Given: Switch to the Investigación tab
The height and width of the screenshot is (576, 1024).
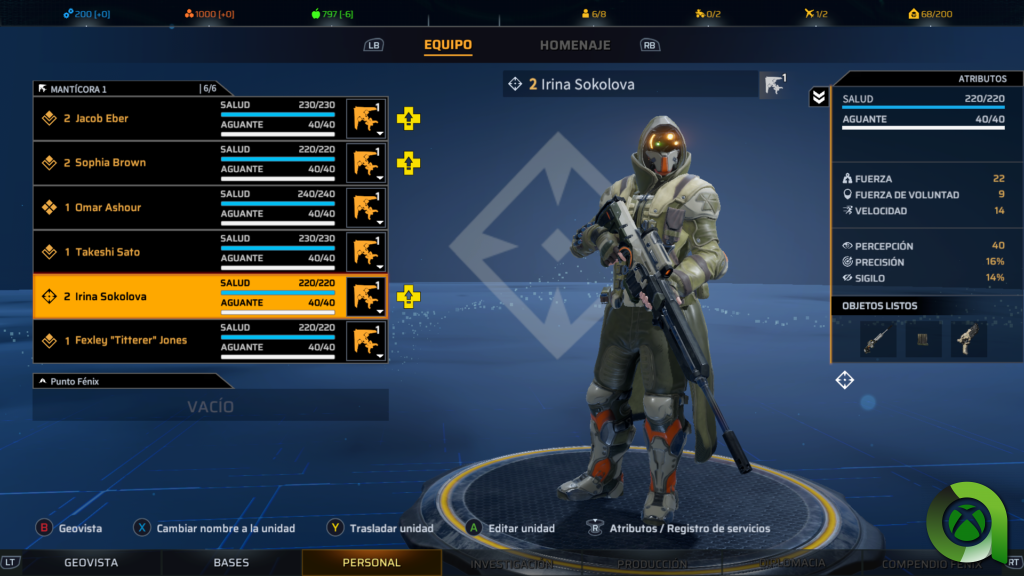Looking at the screenshot, I should (511, 564).
